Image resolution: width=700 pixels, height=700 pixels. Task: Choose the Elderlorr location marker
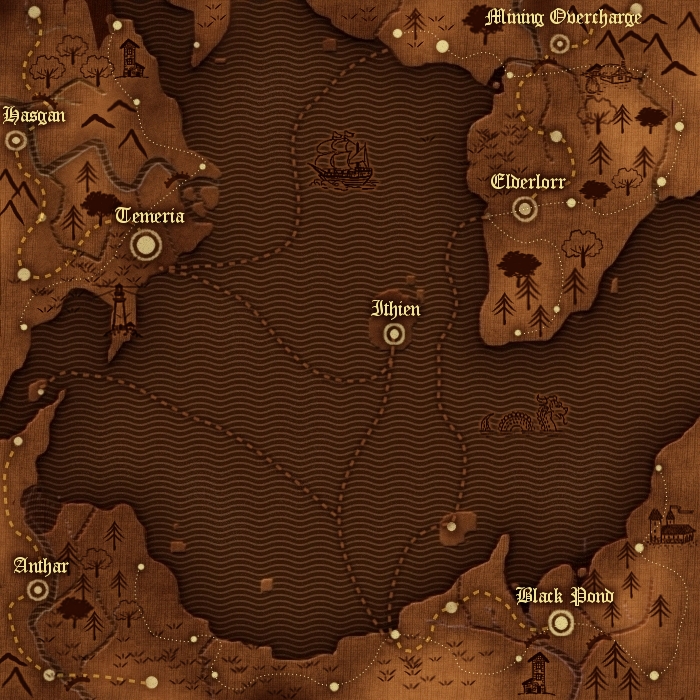(x=524, y=208)
